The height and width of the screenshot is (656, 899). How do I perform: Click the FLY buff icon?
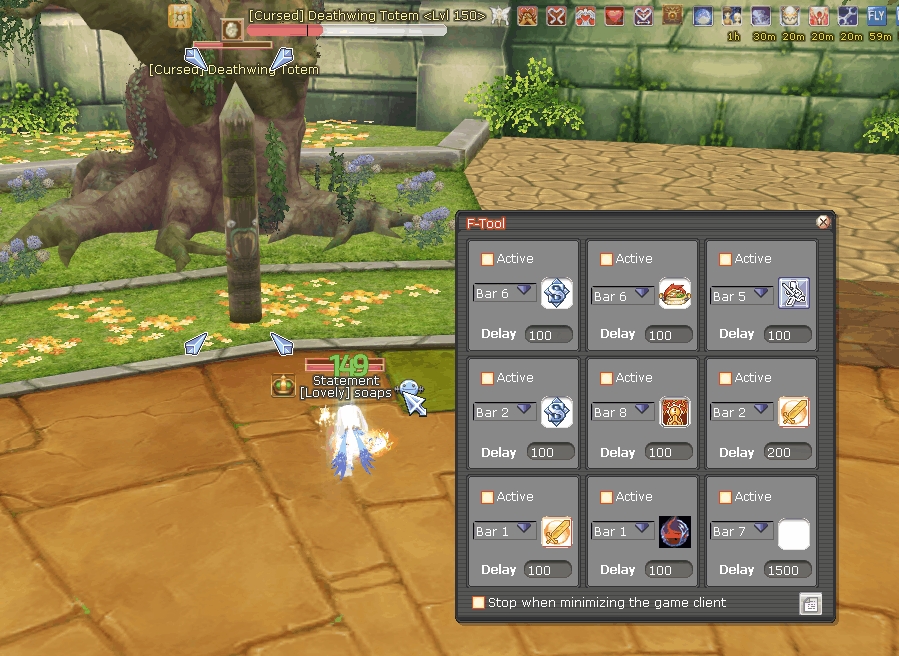(x=877, y=16)
